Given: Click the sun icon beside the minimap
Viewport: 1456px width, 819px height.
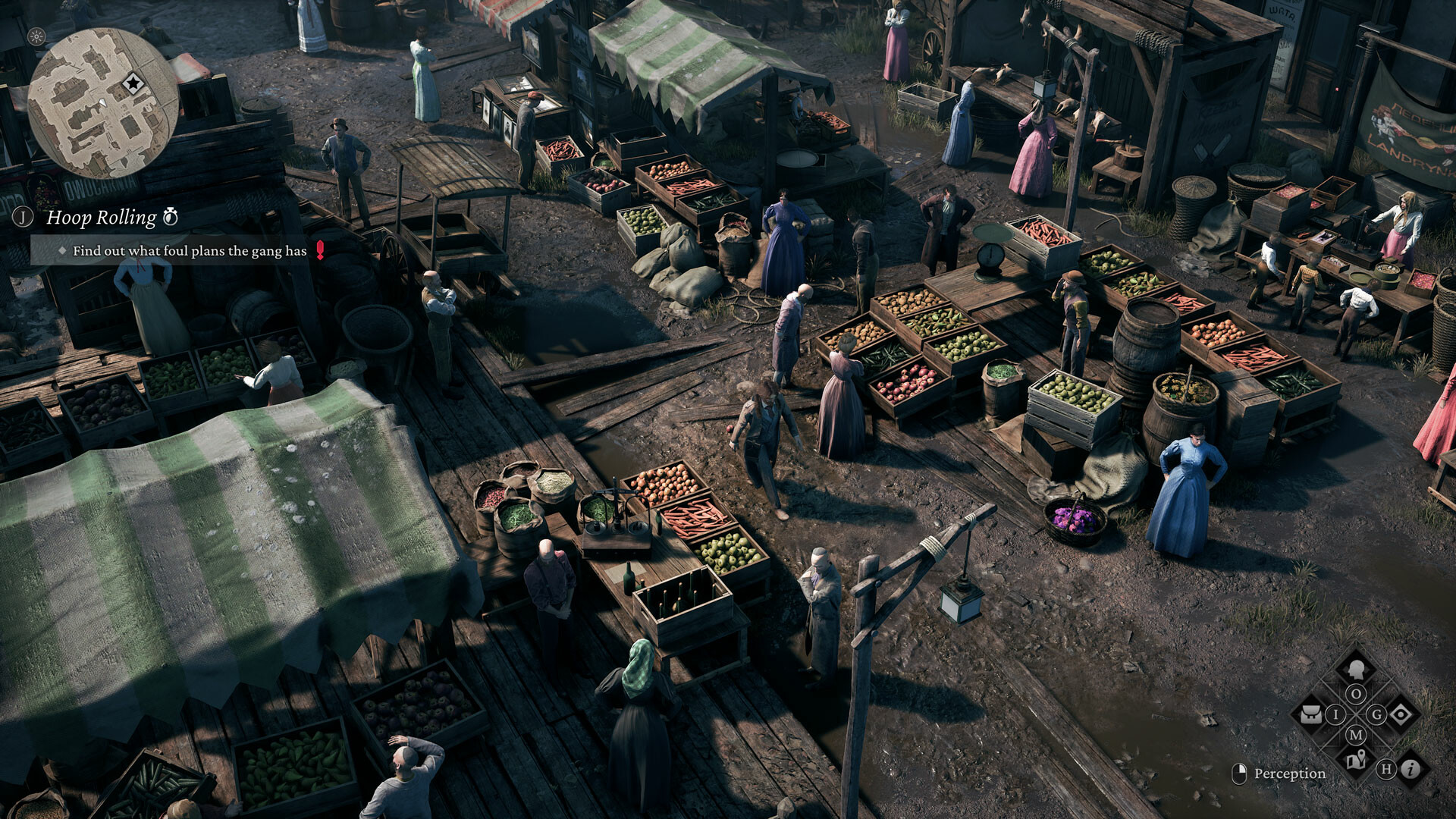Looking at the screenshot, I should 36,36.
